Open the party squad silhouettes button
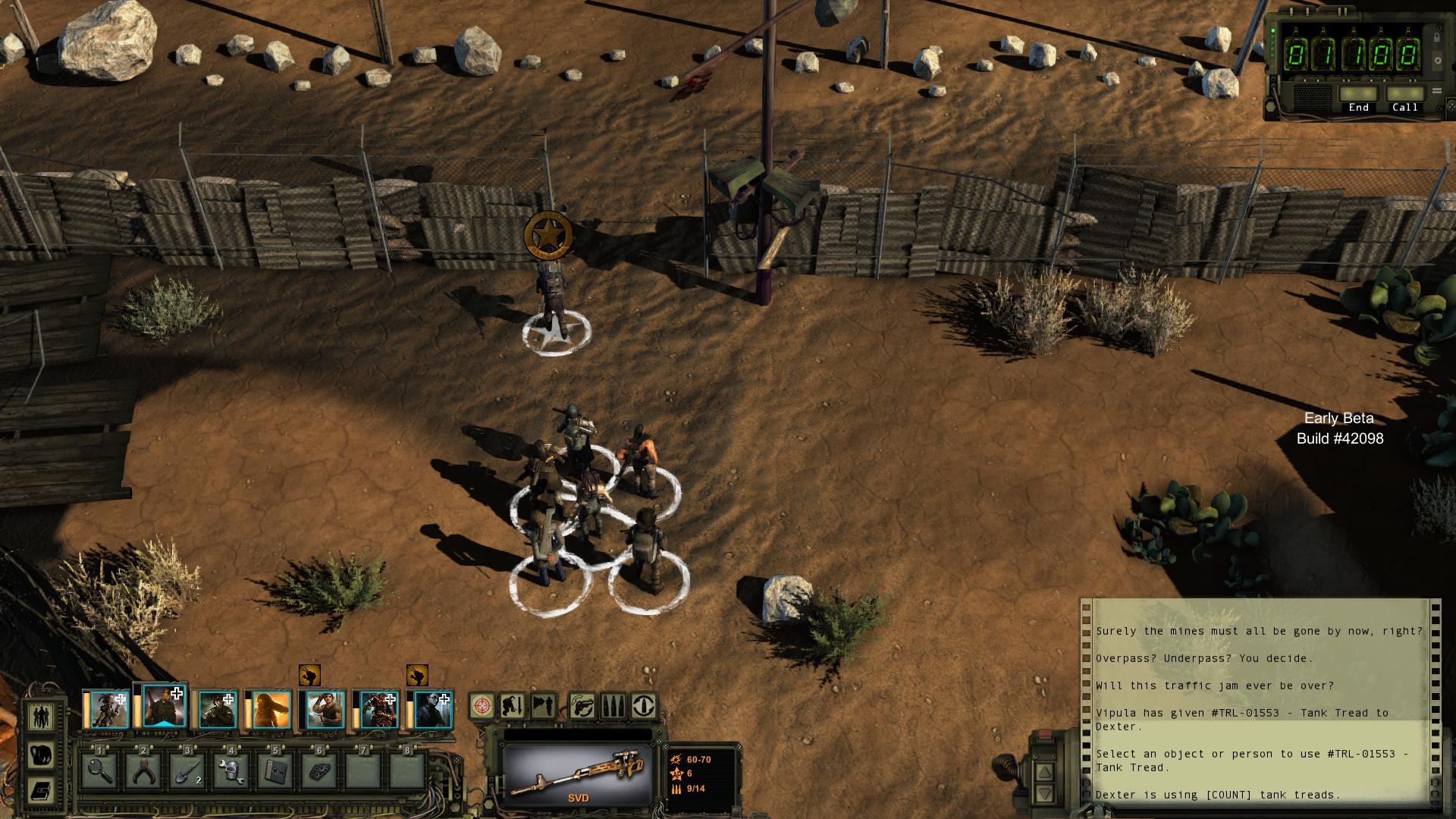Screen dimensions: 1456x819 (x=41, y=717)
